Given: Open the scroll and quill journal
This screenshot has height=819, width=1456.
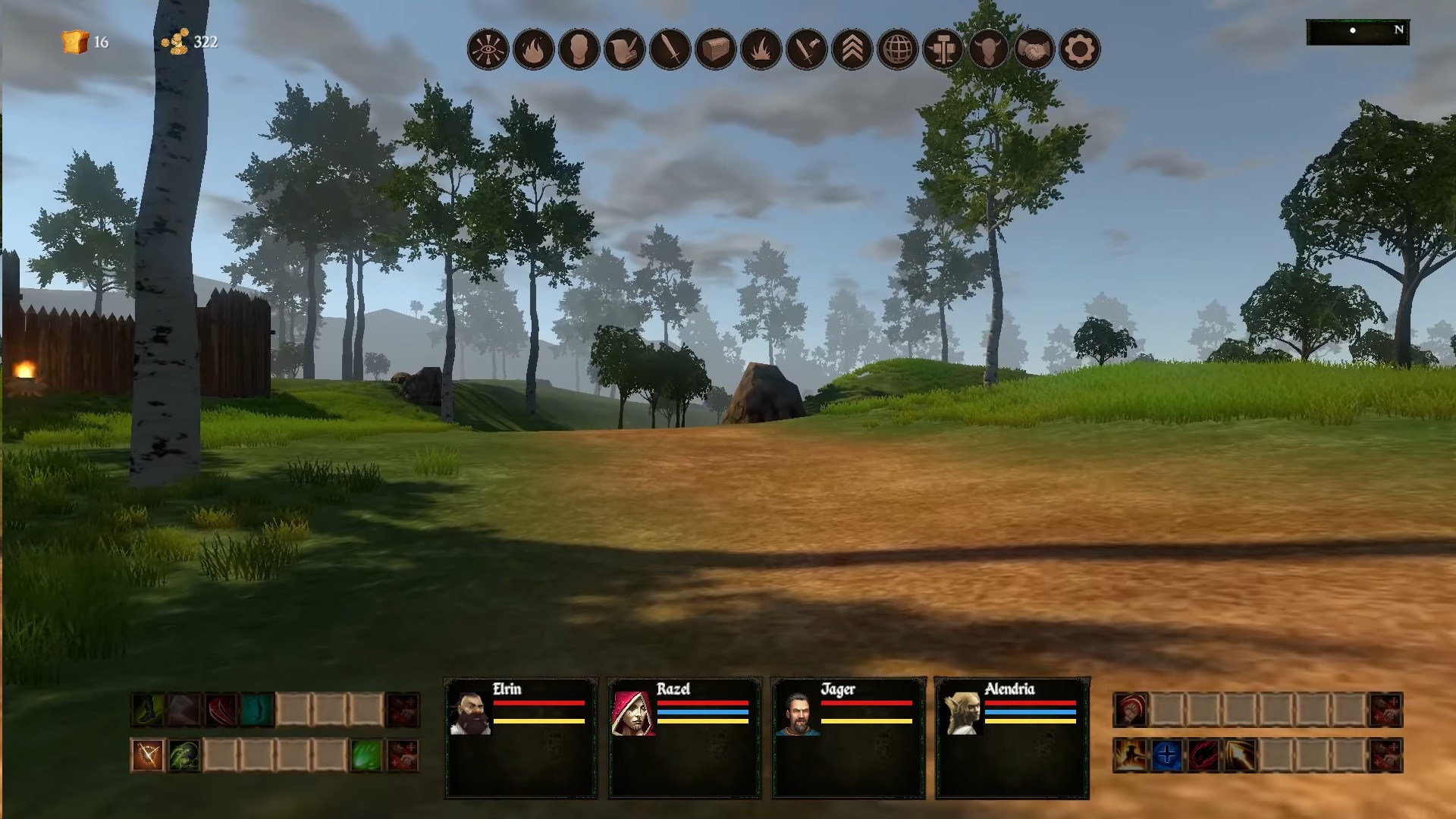Looking at the screenshot, I should [624, 51].
